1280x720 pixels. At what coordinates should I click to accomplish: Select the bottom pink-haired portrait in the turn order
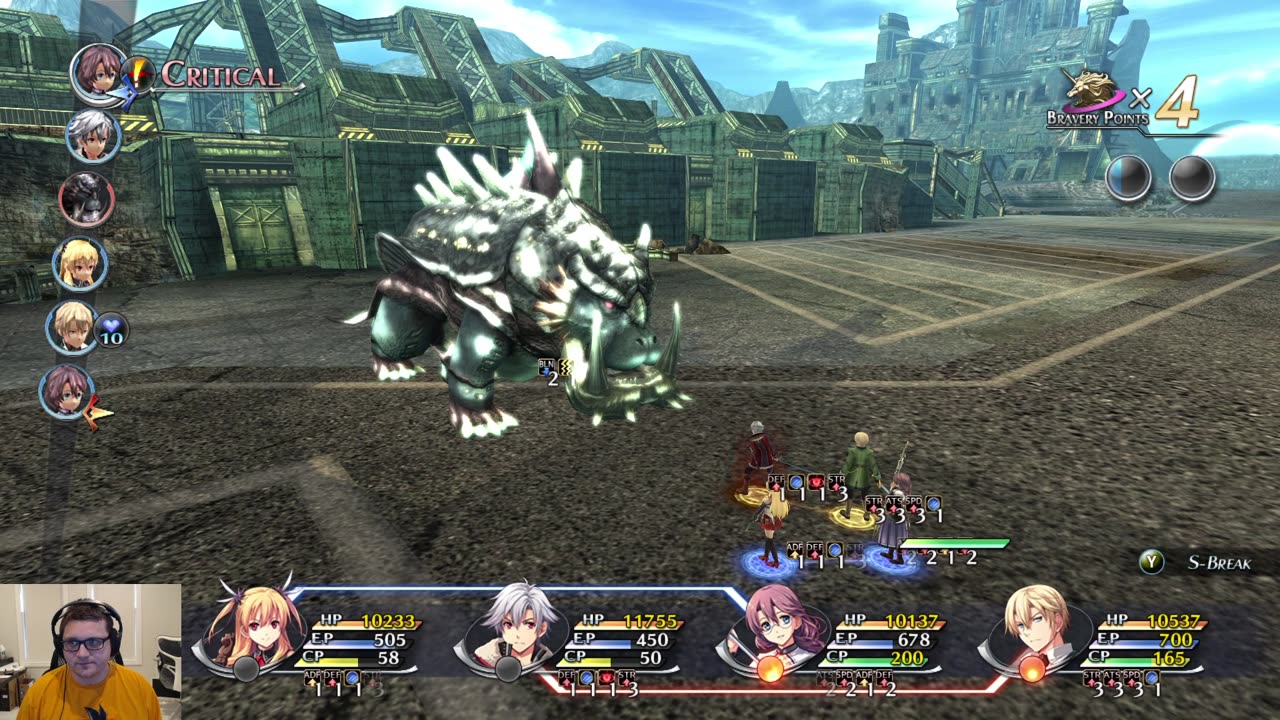point(66,391)
